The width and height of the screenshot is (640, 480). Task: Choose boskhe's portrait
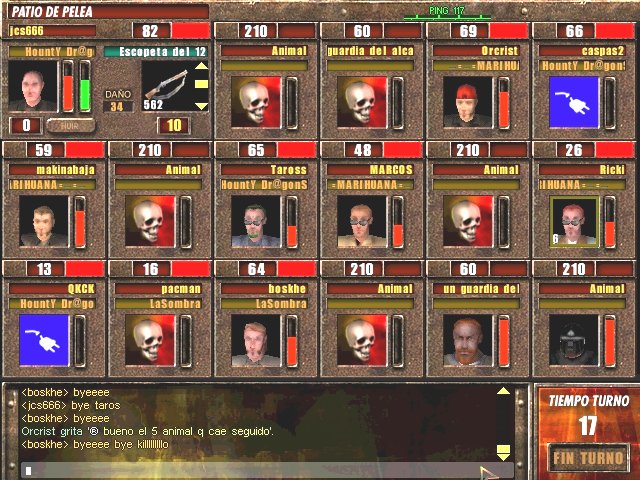coord(255,339)
